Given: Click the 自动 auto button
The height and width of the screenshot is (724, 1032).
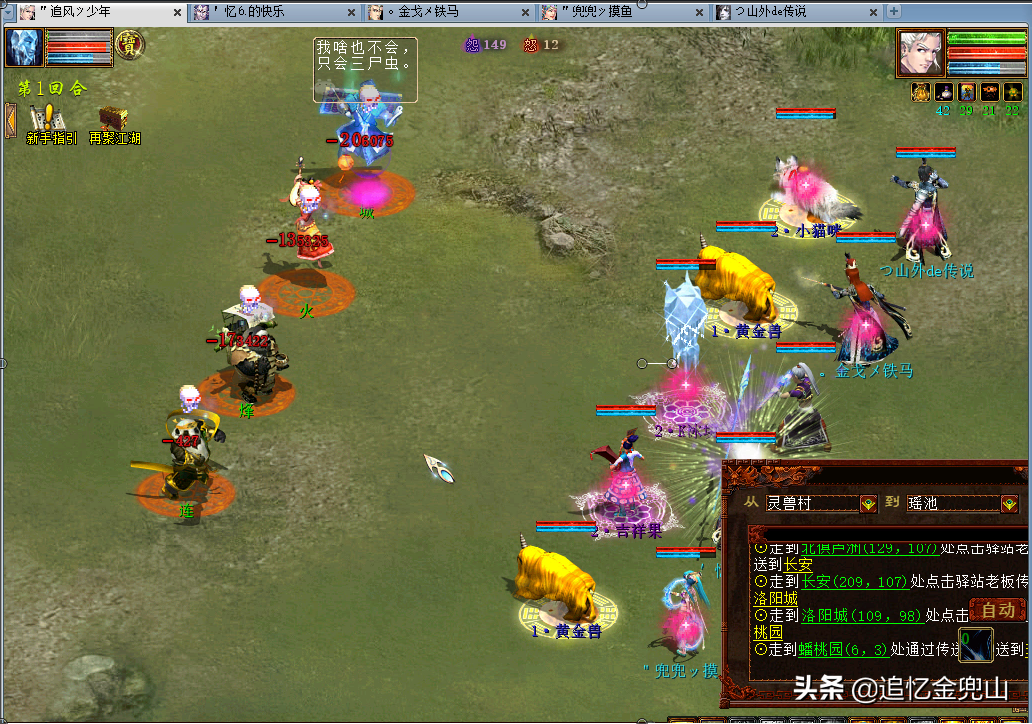Looking at the screenshot, I should (x=997, y=609).
